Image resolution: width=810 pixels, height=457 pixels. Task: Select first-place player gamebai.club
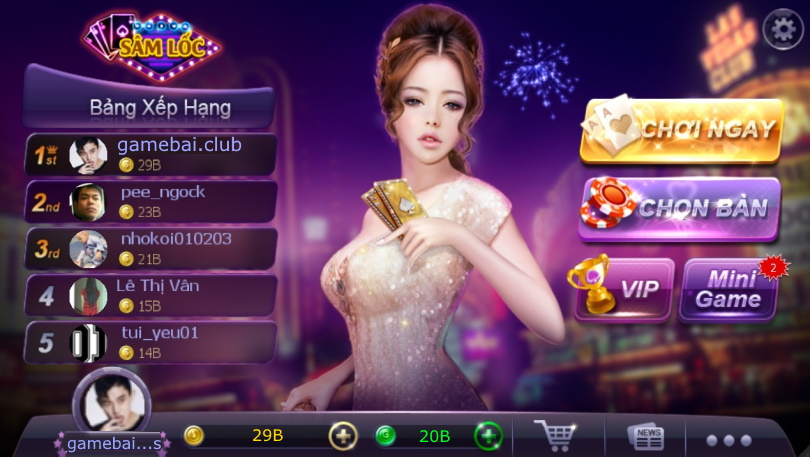click(151, 154)
